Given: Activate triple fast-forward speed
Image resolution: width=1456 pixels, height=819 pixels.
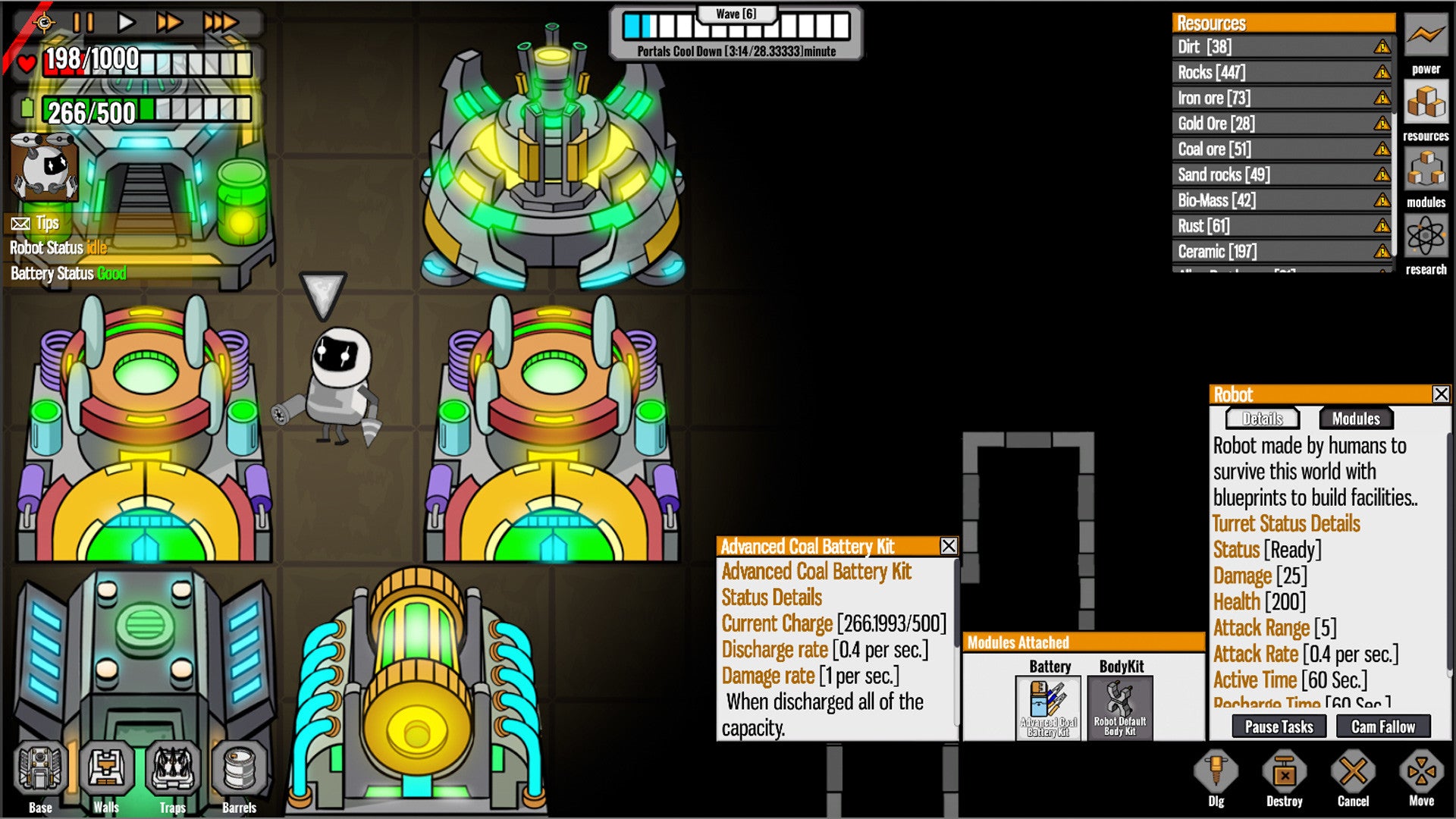Looking at the screenshot, I should coord(220,22).
